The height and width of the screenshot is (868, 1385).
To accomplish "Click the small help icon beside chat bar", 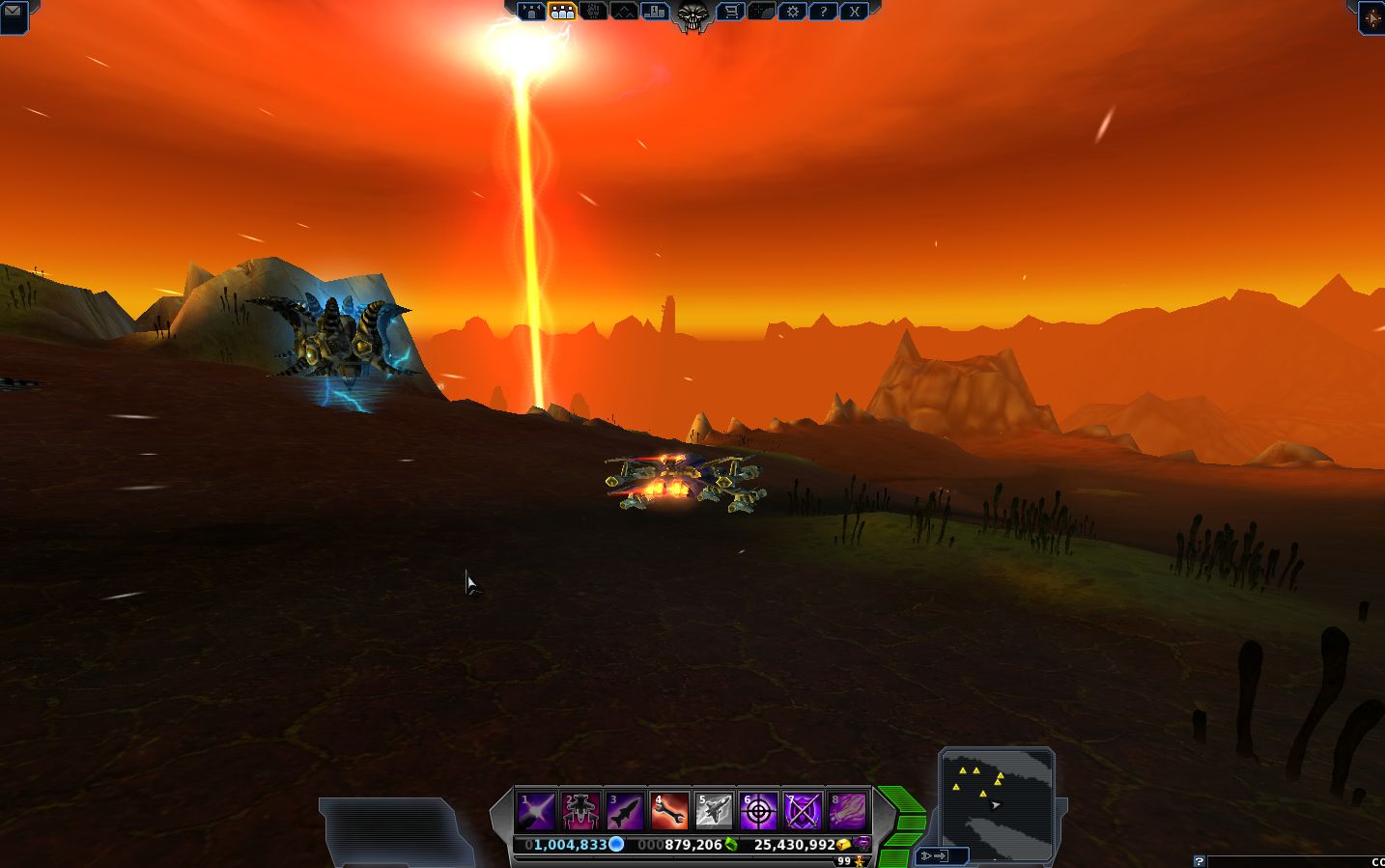I will pos(1199,861).
